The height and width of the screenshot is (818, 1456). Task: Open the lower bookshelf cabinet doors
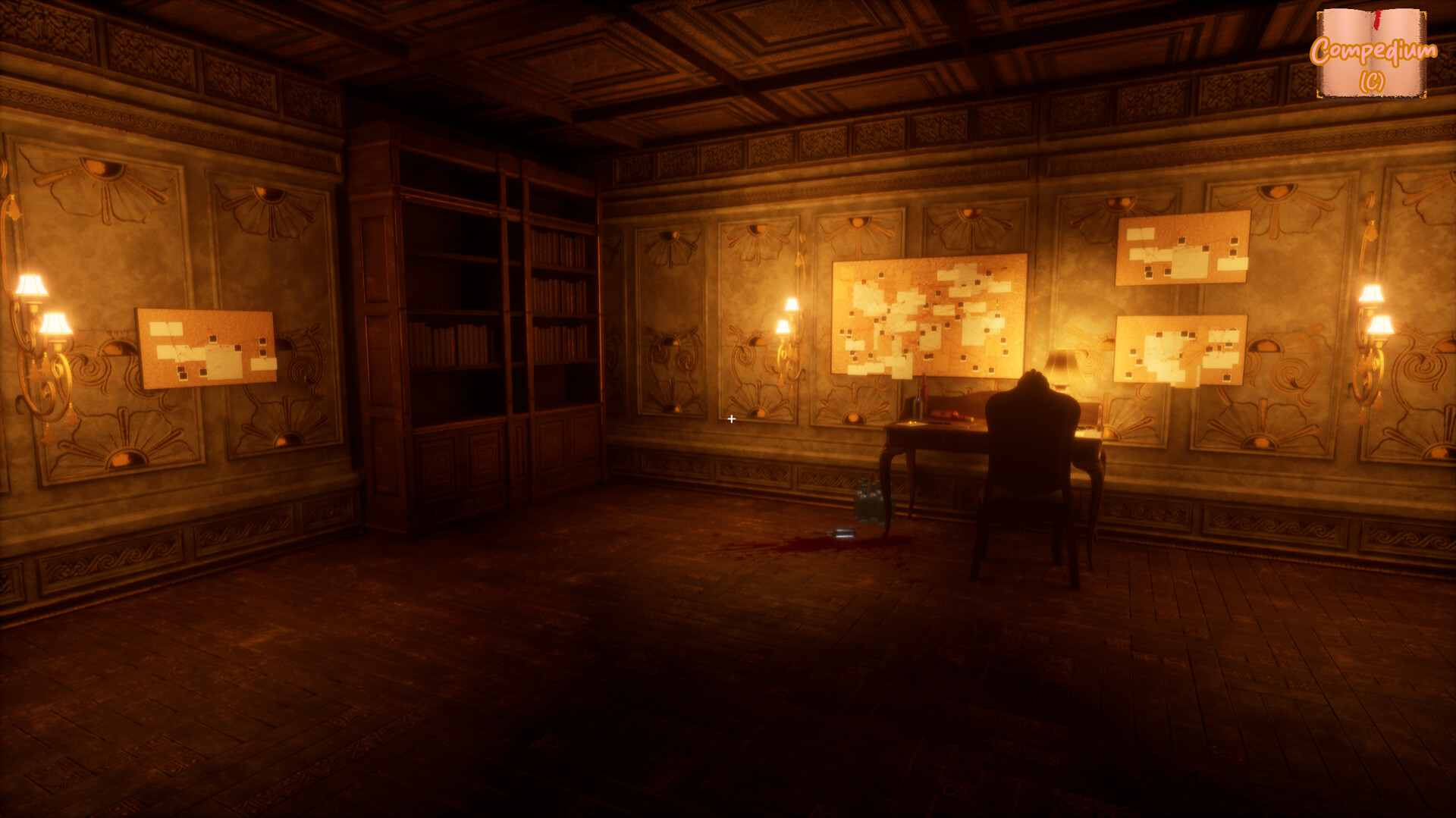point(455,462)
